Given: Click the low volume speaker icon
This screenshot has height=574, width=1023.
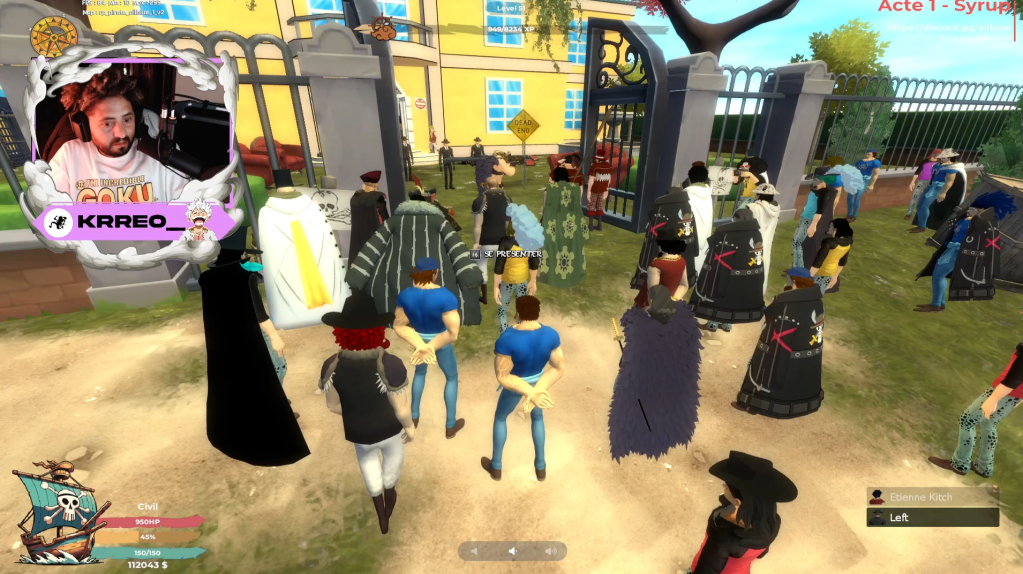Looking at the screenshot, I should 475,551.
